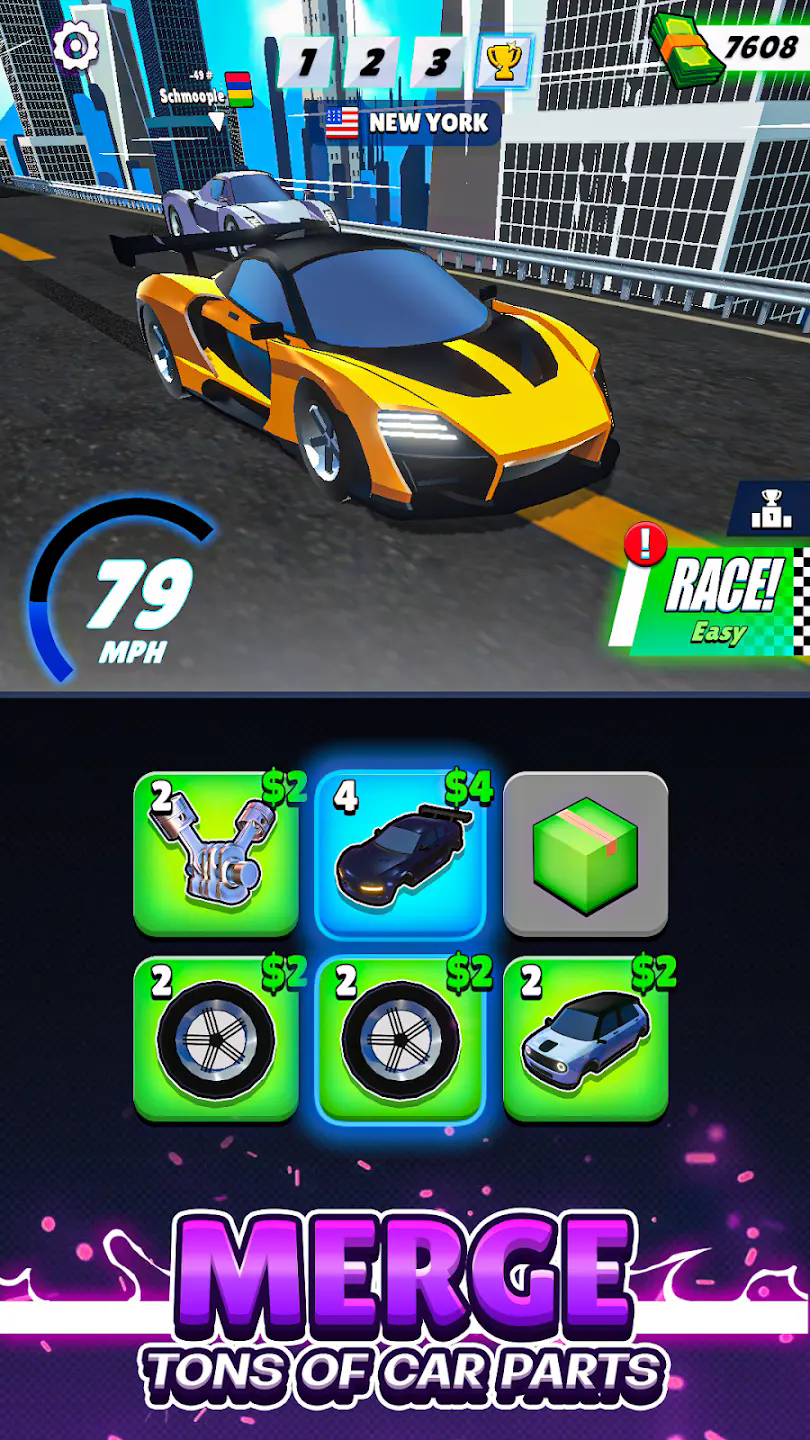Open the settings gear menu
Image resolution: width=810 pixels, height=1440 pixels.
tap(76, 44)
